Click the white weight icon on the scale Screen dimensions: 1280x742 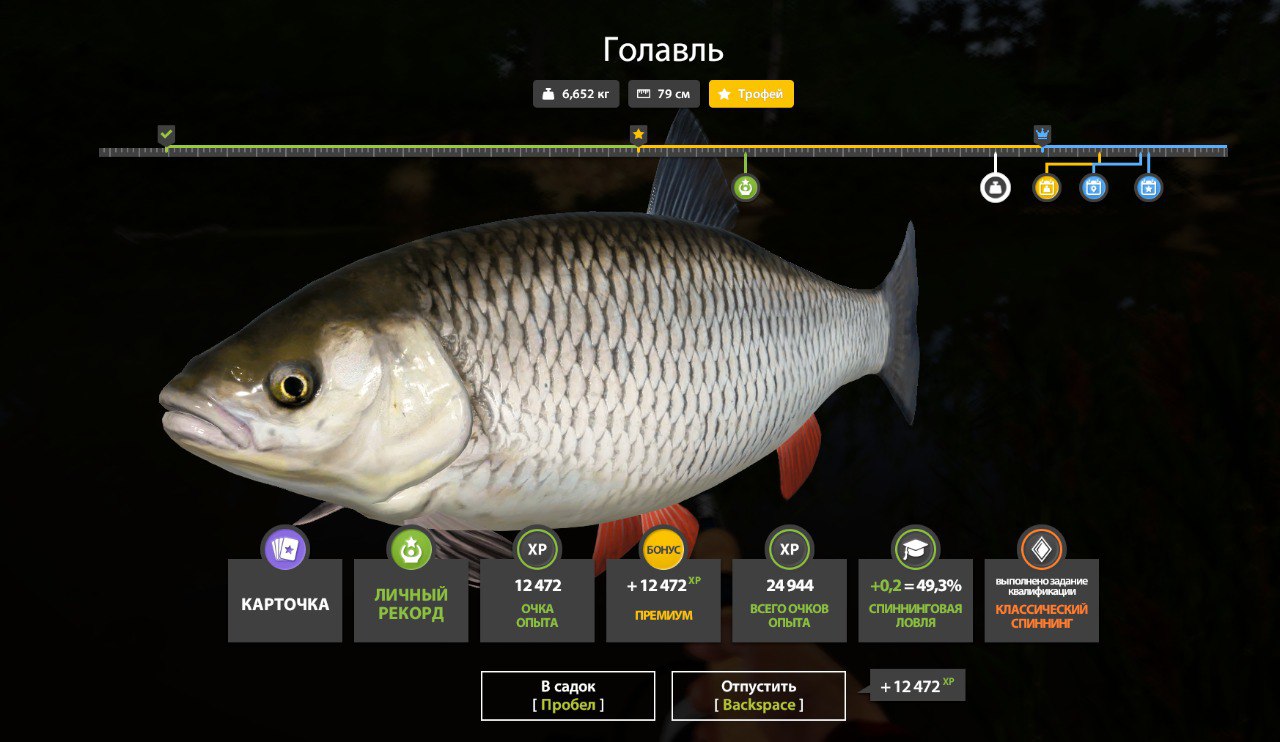pyautogui.click(x=995, y=187)
